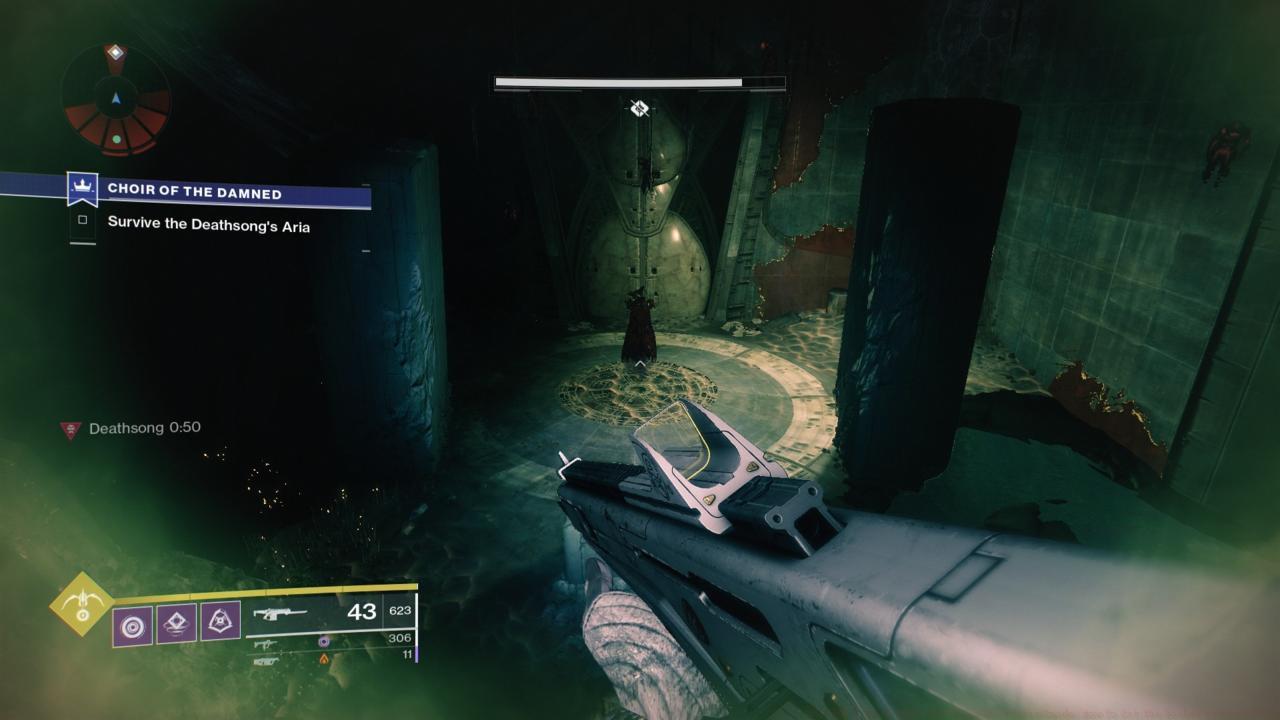The image size is (1280, 720).
Task: Click the diamond boss marker below the bar
Action: click(640, 108)
